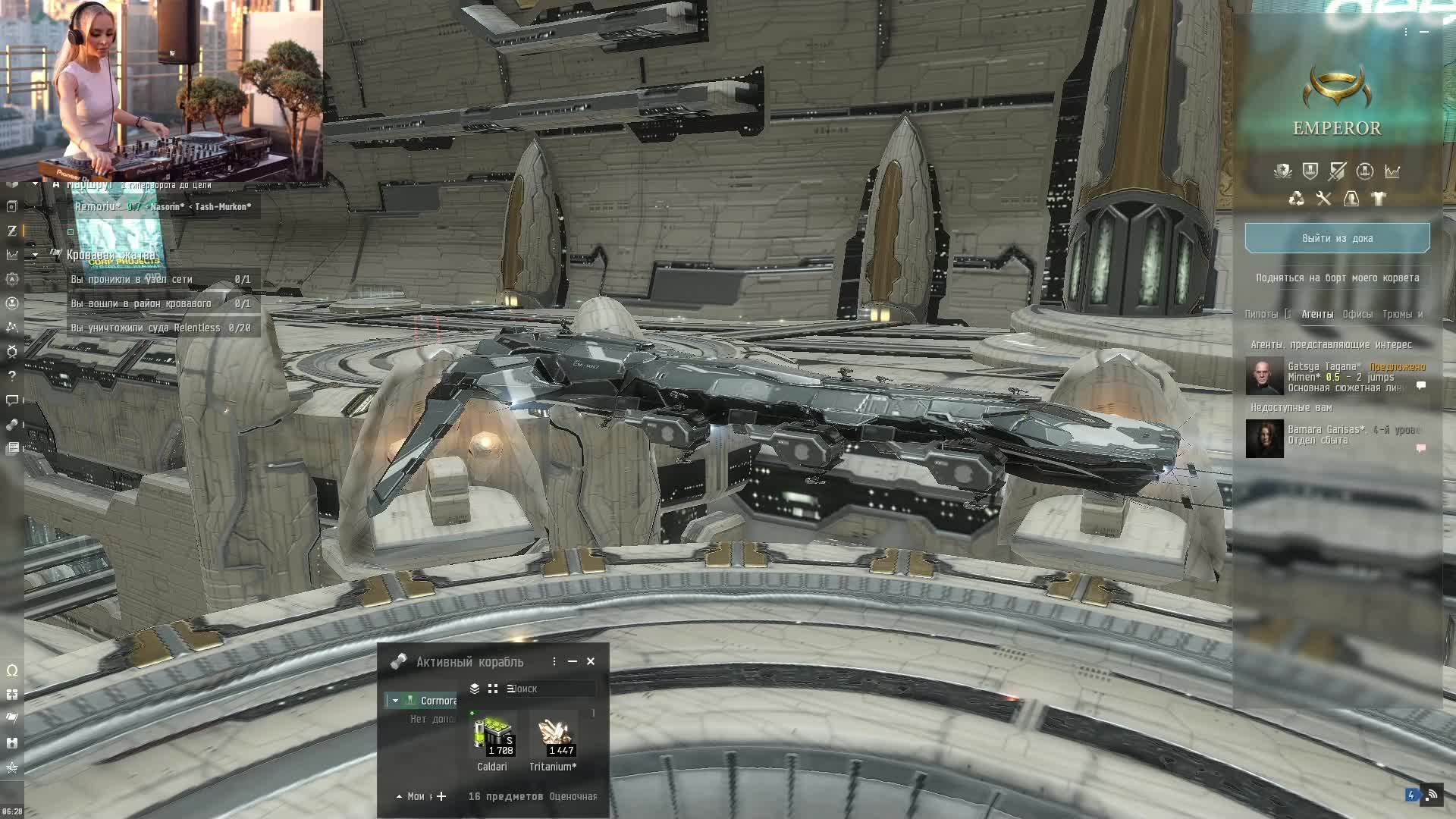Collapse the 'Кровавая жатва' objective tracker
1456x819 pixels.
35,256
